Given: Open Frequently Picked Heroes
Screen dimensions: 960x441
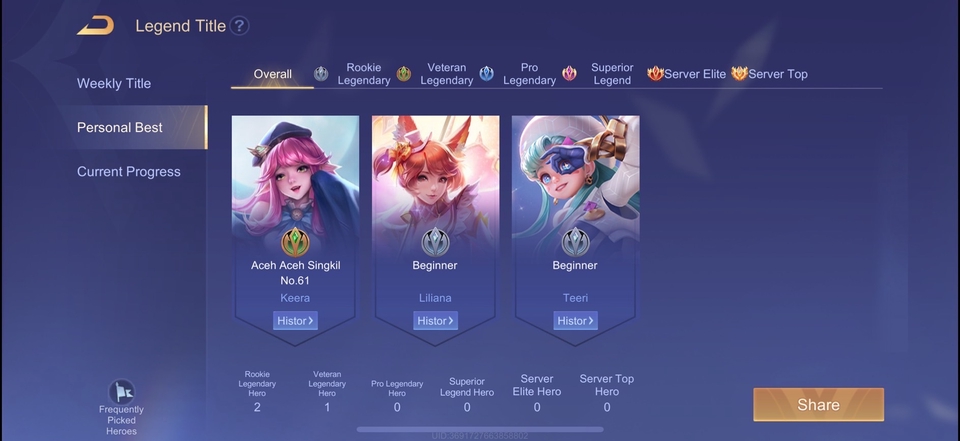Looking at the screenshot, I should [121, 407].
